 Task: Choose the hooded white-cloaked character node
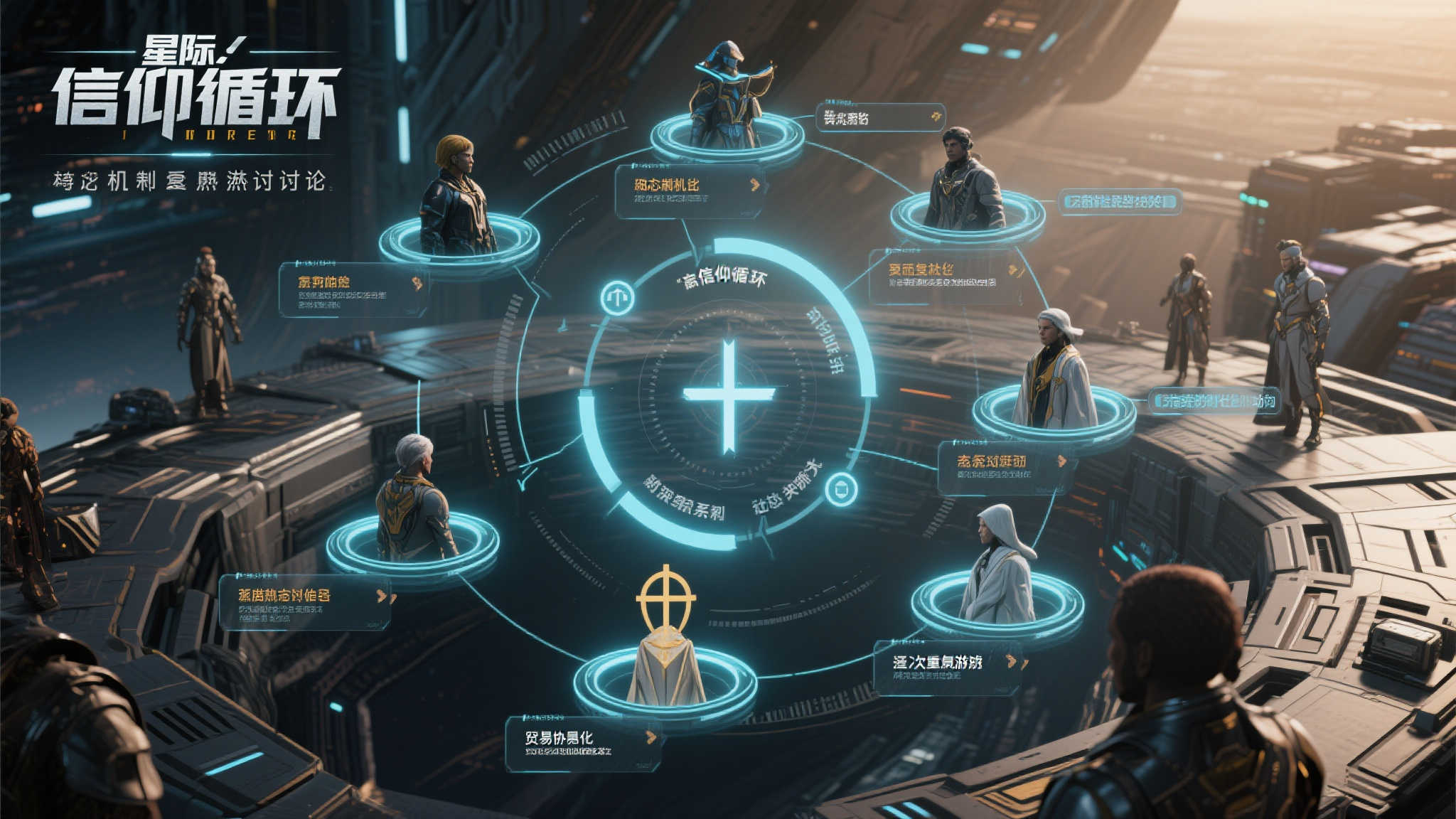(997, 570)
